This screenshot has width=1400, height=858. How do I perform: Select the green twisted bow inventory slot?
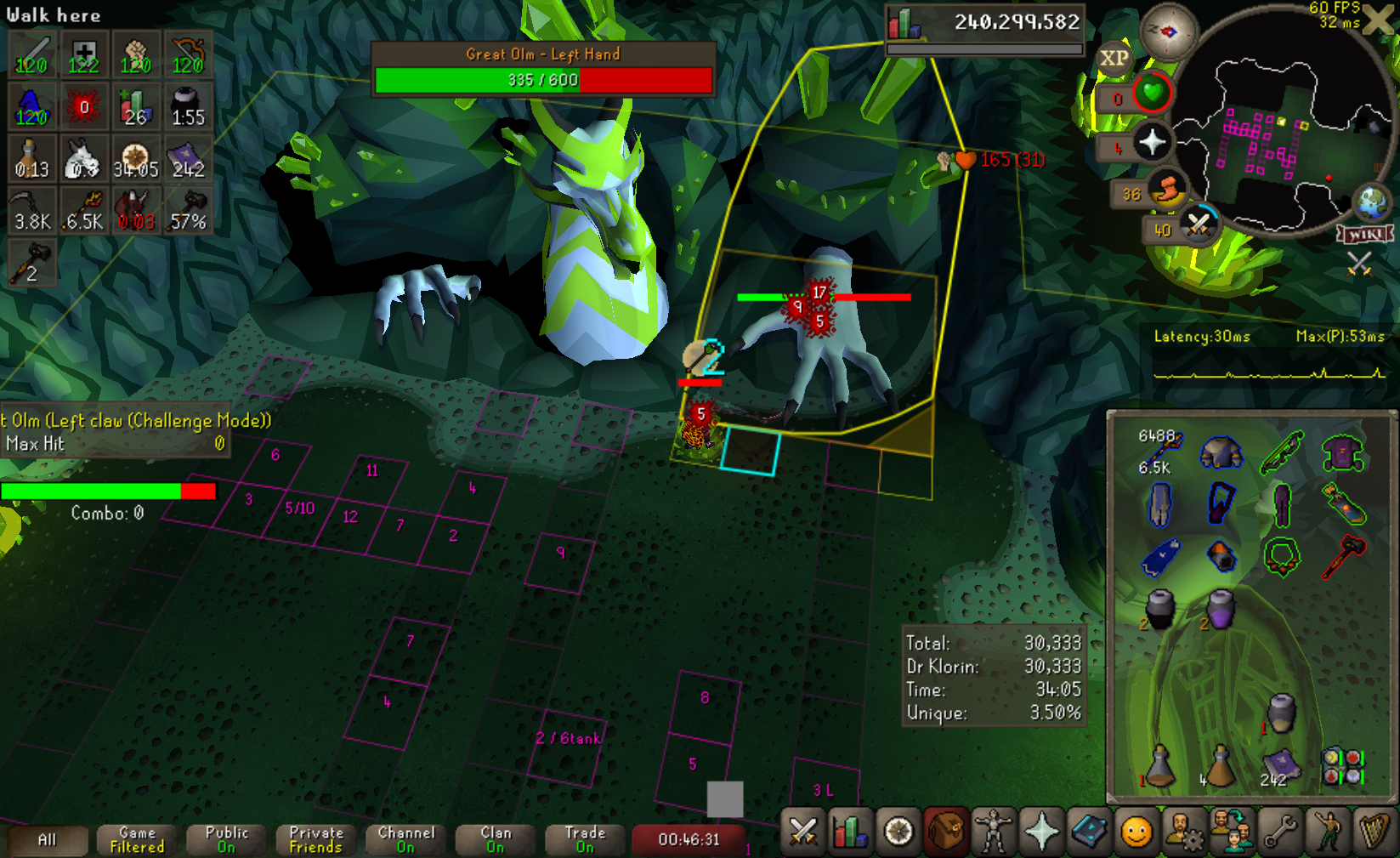click(x=1282, y=452)
